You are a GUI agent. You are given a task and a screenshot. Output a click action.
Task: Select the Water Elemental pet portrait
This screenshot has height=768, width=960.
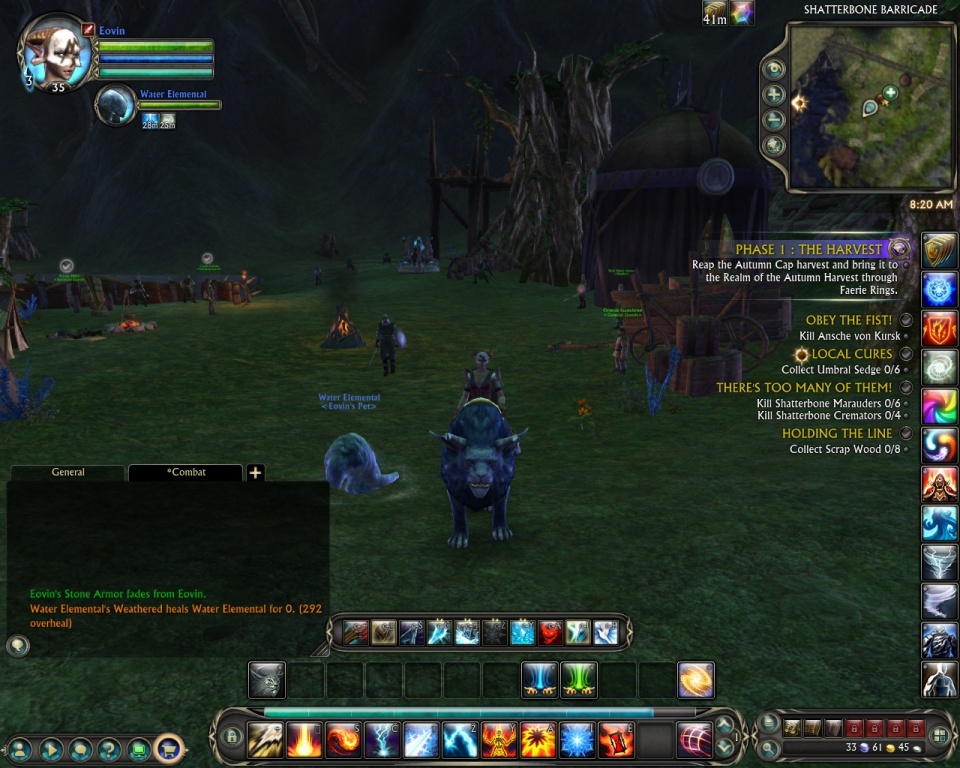[116, 106]
